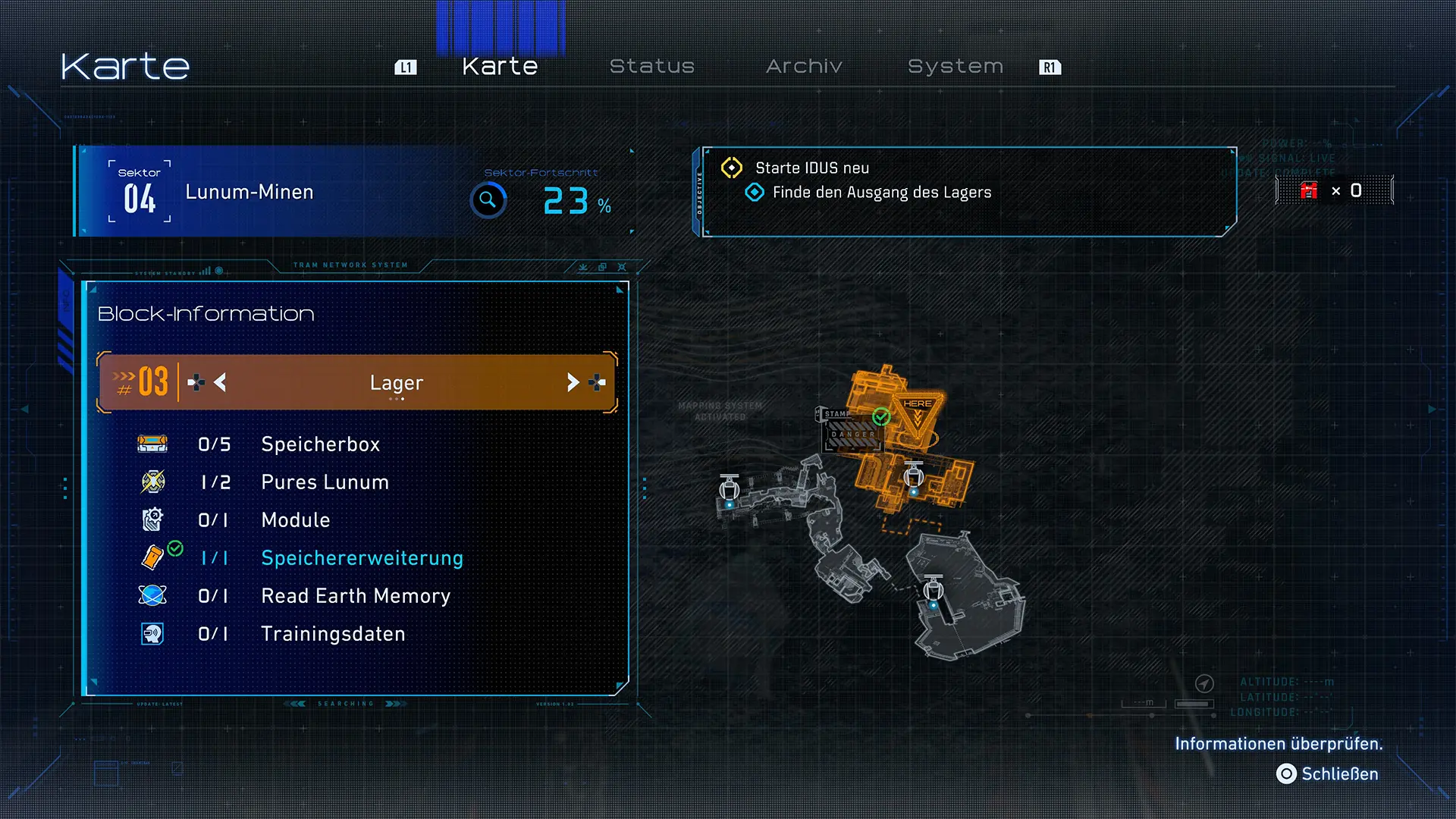Choose the Module list entry
Viewport: 1456px width, 819px height.
click(295, 520)
